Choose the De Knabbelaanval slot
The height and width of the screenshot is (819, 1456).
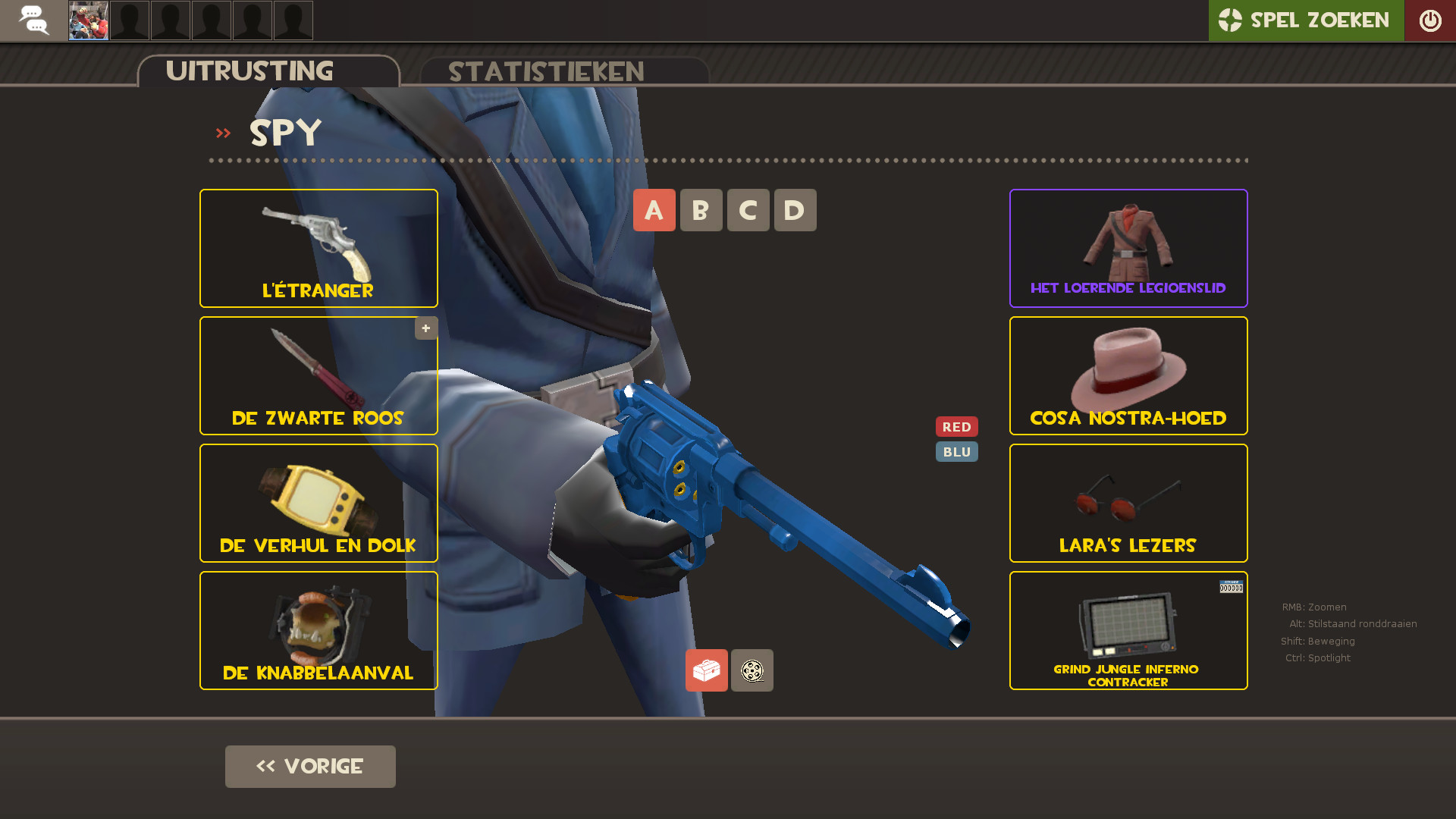coord(318,630)
